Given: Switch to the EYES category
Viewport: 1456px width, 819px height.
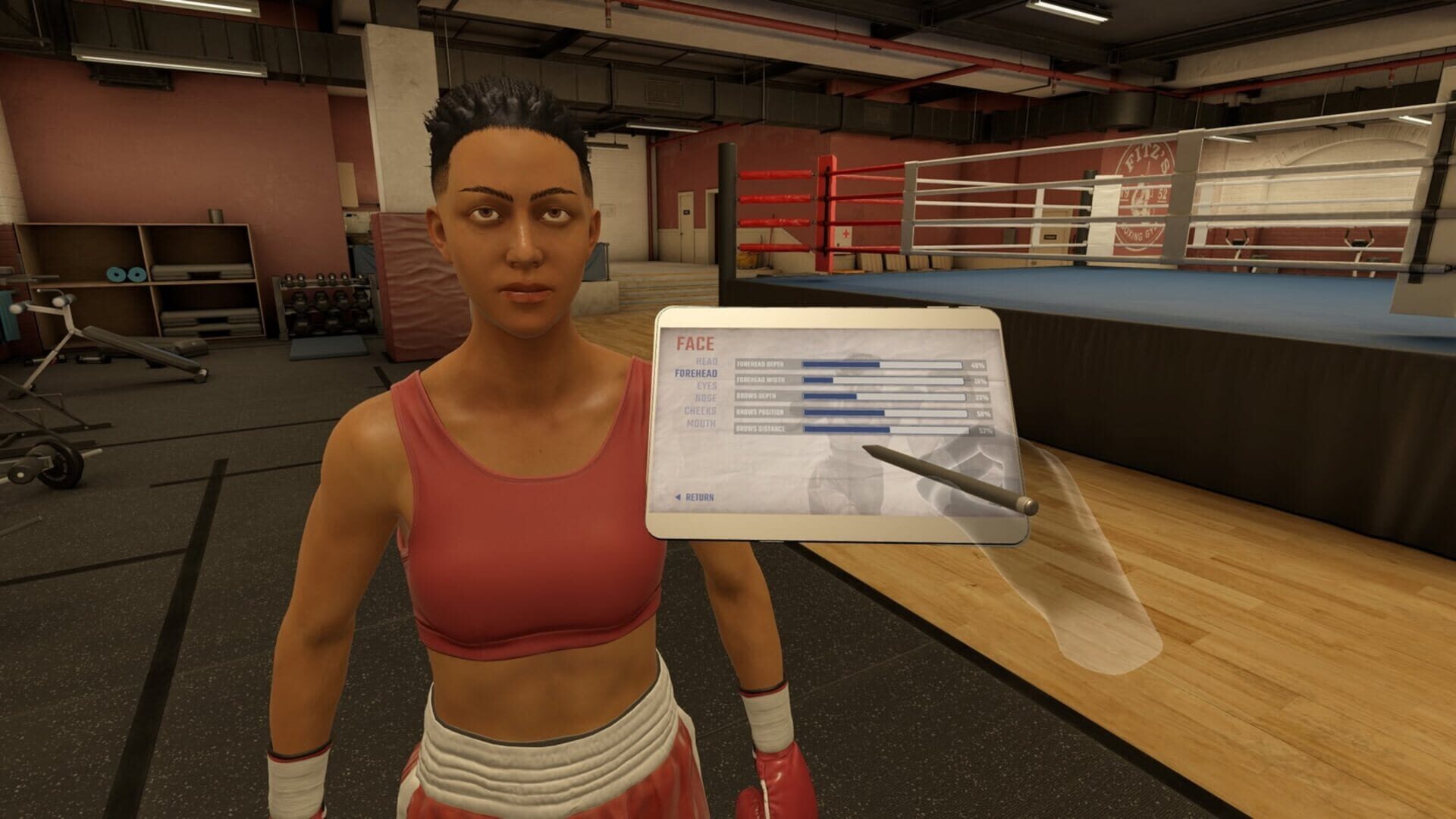Looking at the screenshot, I should (x=708, y=384).
